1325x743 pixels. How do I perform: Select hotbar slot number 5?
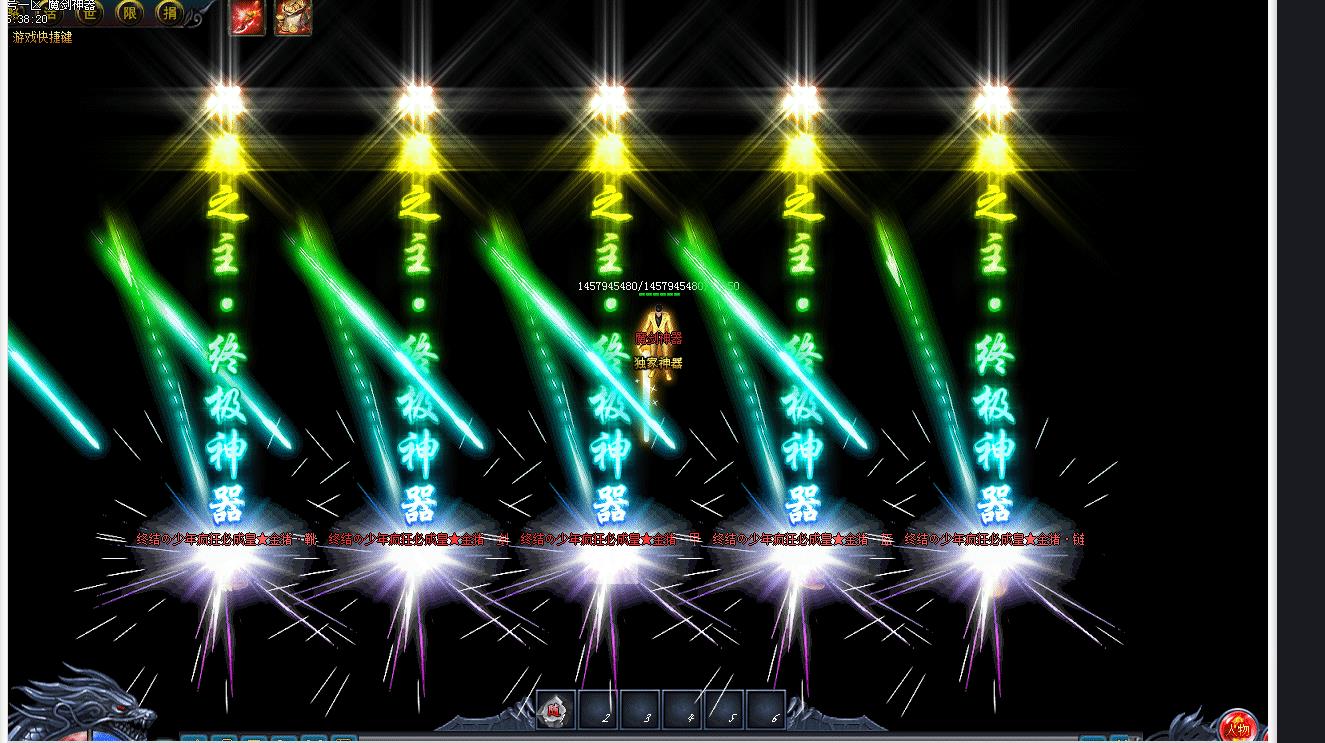pyautogui.click(x=724, y=710)
